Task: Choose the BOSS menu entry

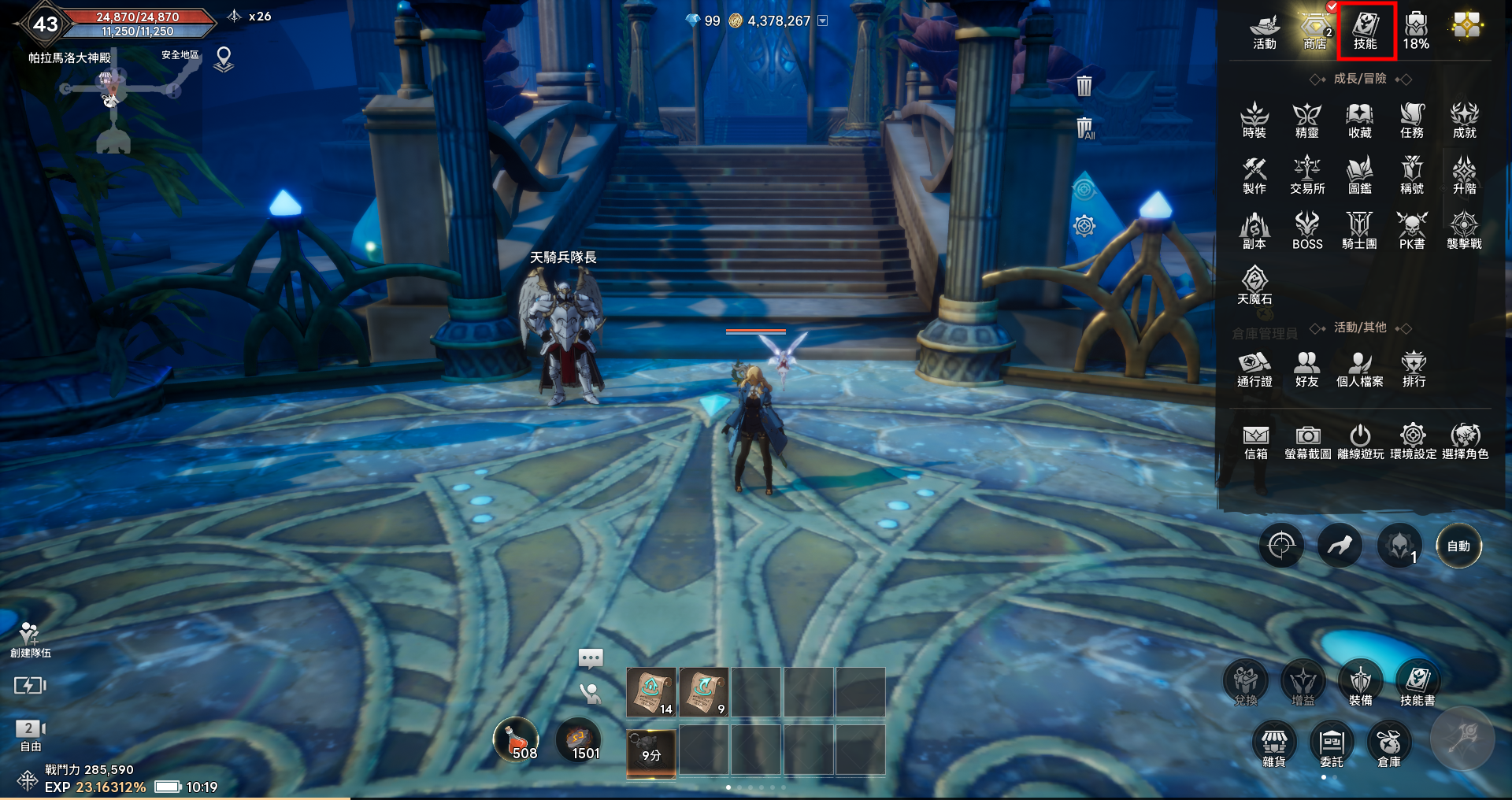Action: click(x=1307, y=231)
